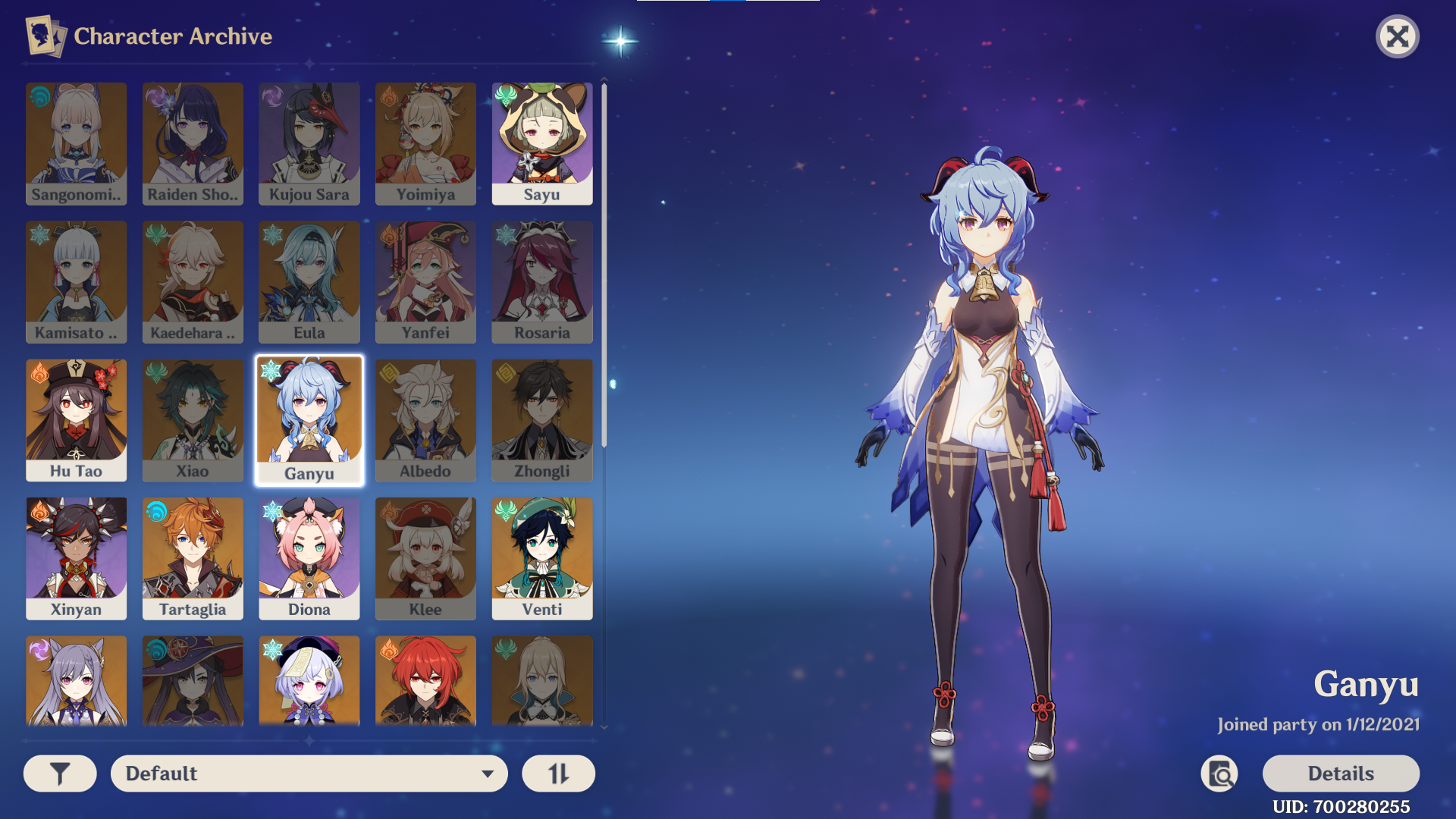Click the character list scrollbar

click(x=604, y=303)
